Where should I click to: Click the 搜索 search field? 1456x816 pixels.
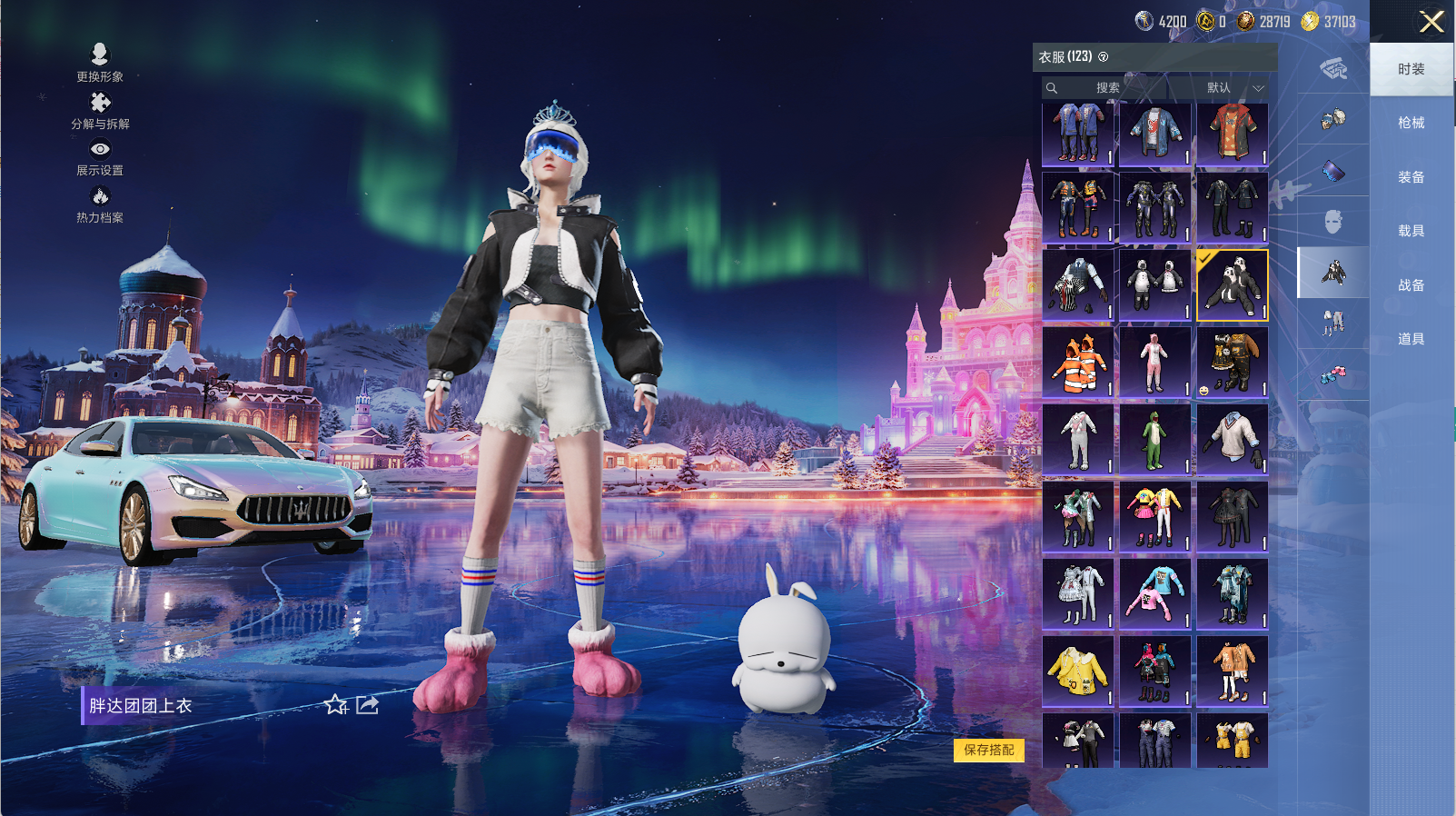tap(1106, 88)
